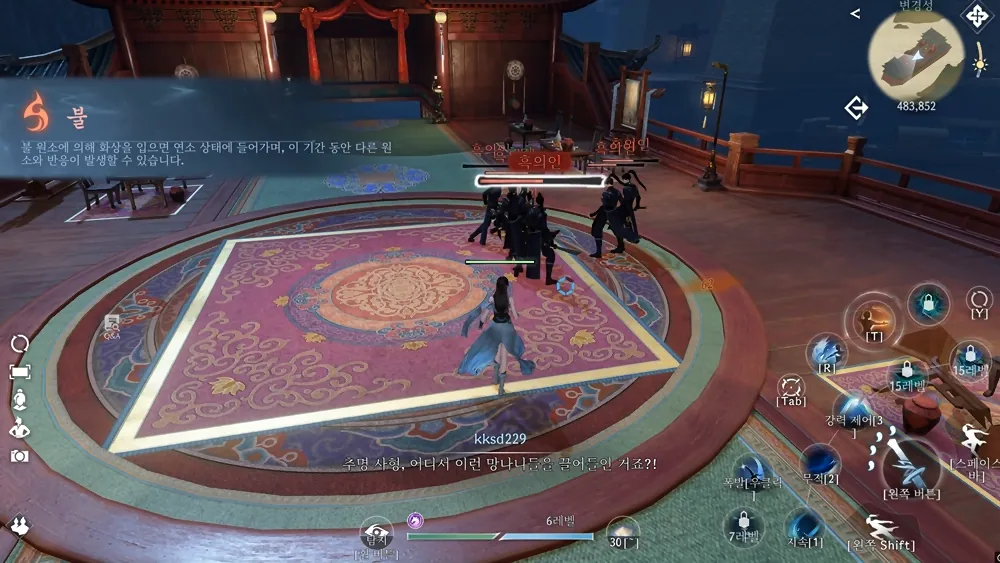Open the camera screenshot mode
Screen dimensions: 1000x563
coord(20,456)
